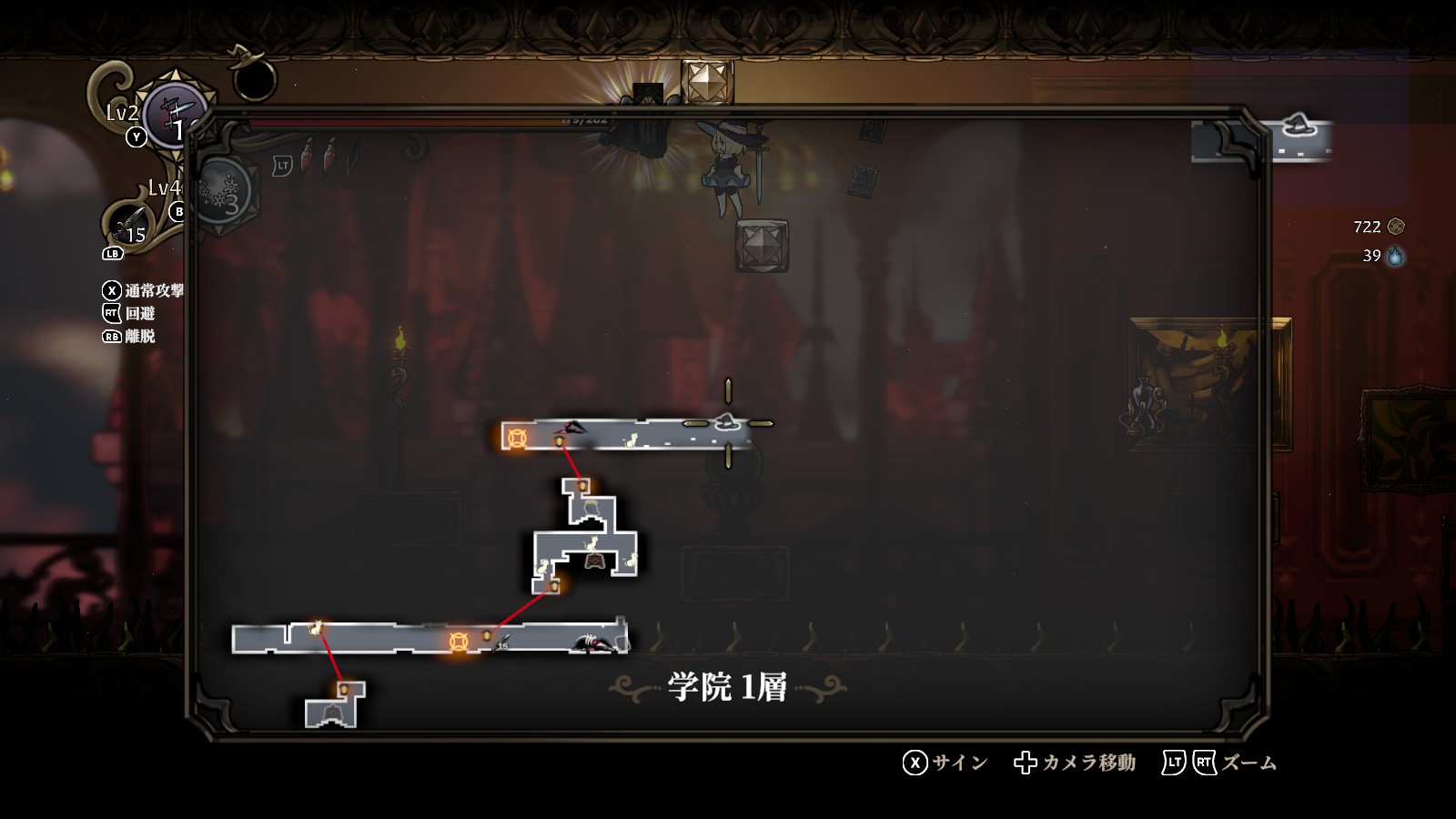Click the treasure chest marker in the middle room

point(594,561)
